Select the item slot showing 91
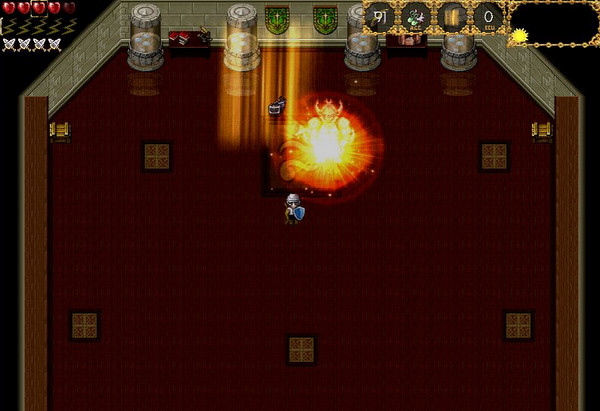The image size is (600, 411). [x=380, y=17]
